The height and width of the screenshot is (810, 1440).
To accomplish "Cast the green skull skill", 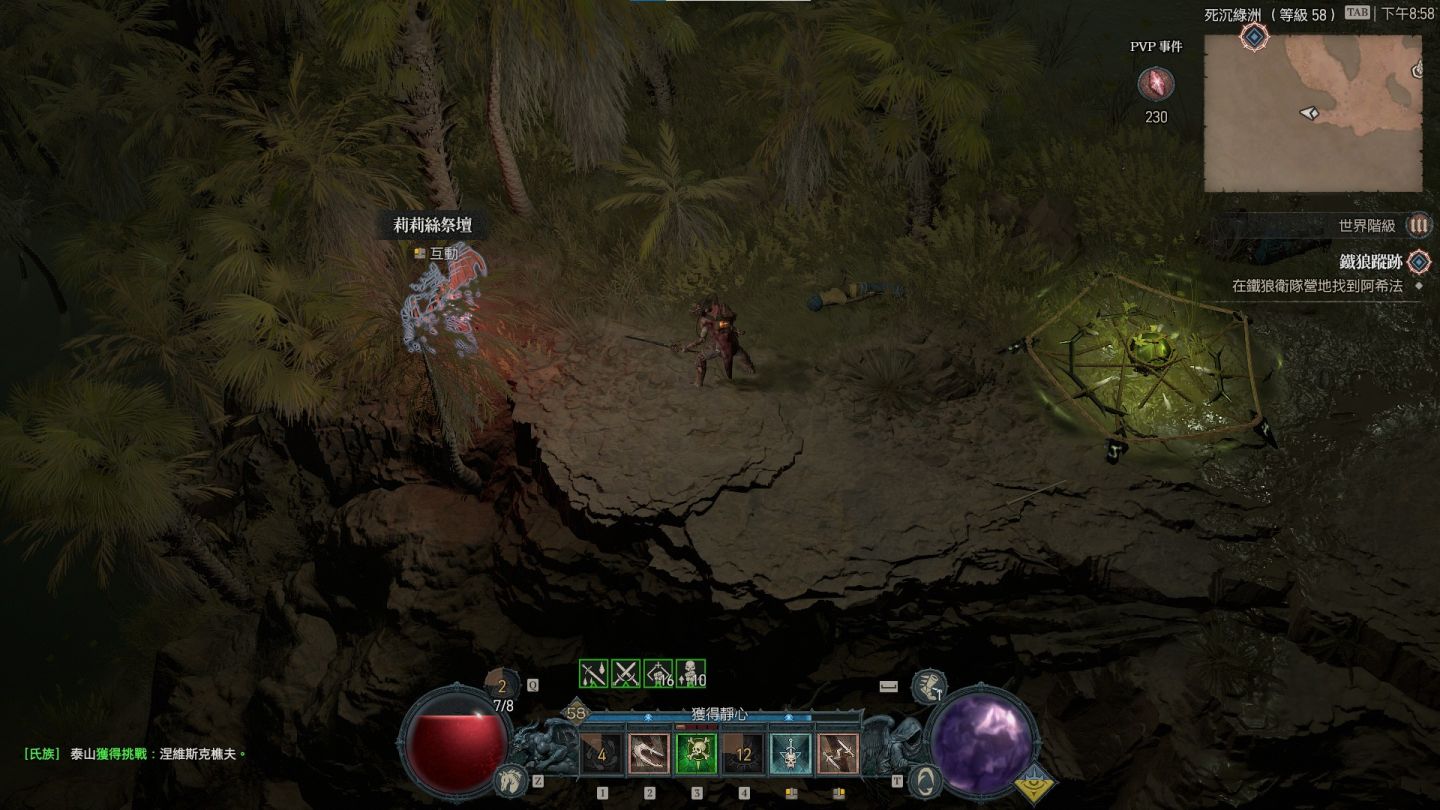I will pos(696,754).
